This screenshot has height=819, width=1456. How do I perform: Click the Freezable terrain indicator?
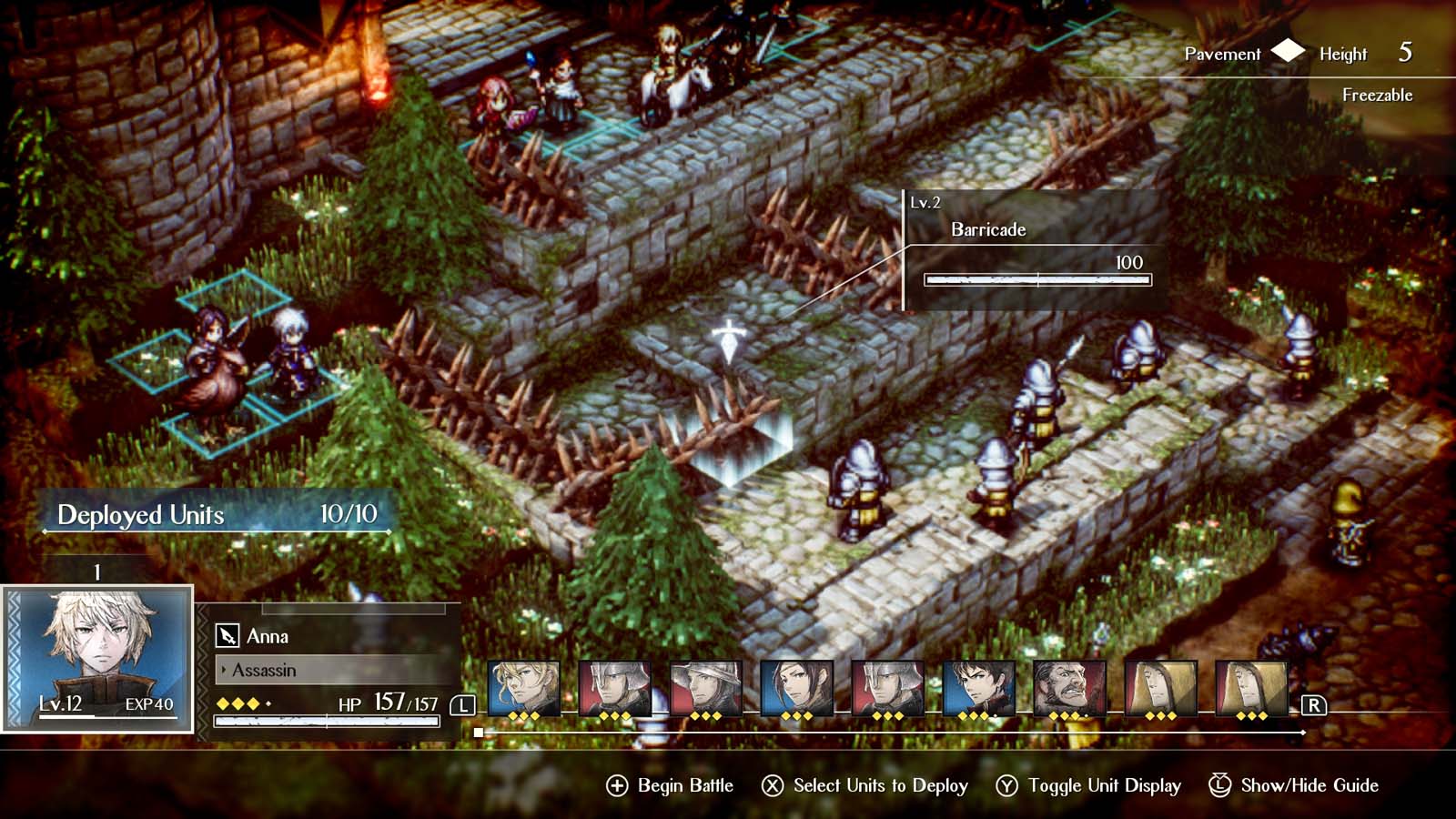[1377, 95]
